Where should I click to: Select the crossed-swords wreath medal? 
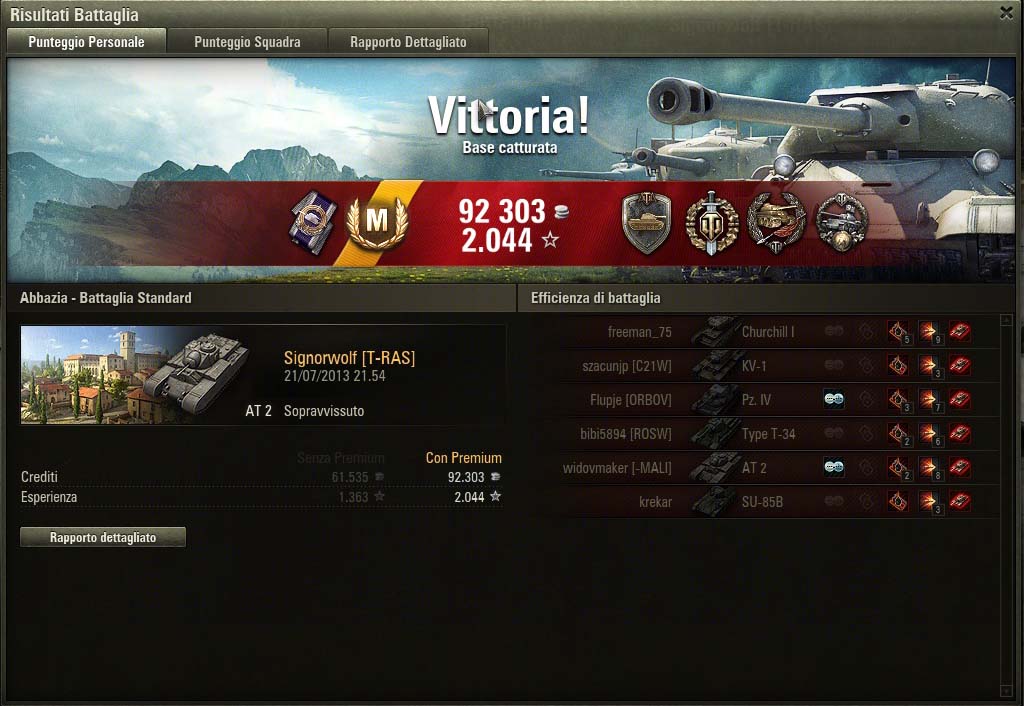click(711, 222)
